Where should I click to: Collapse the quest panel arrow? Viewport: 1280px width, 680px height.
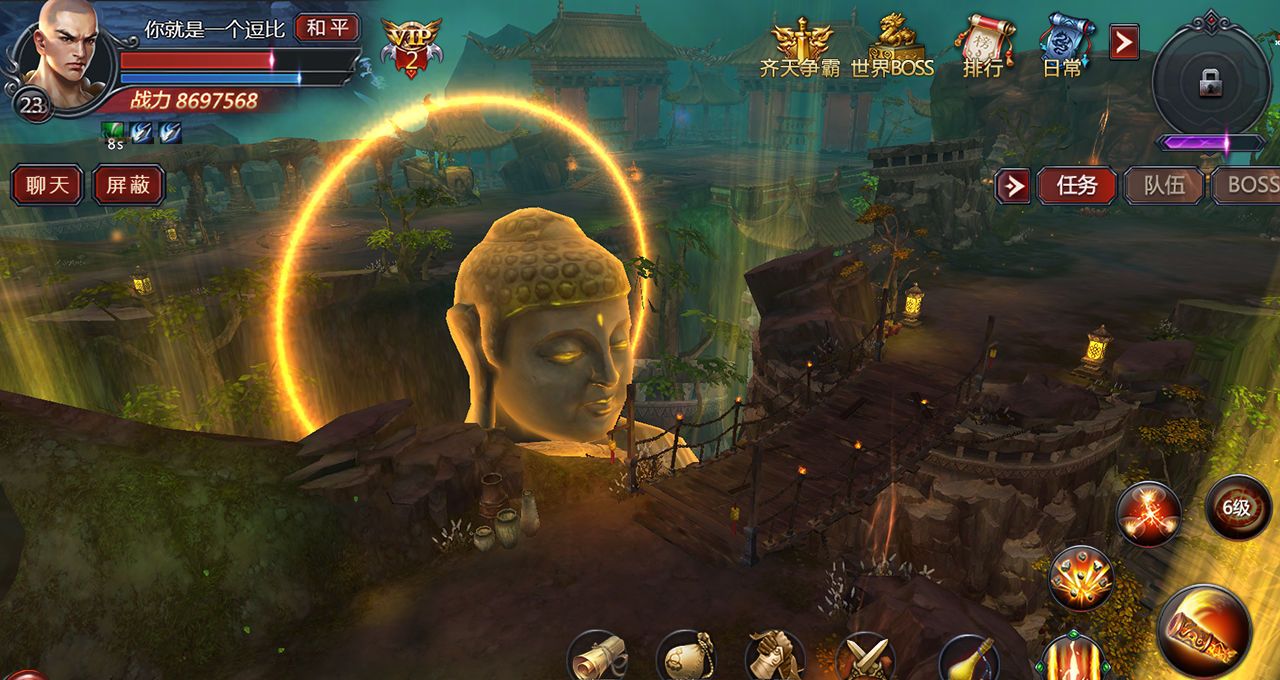pyautogui.click(x=1013, y=186)
